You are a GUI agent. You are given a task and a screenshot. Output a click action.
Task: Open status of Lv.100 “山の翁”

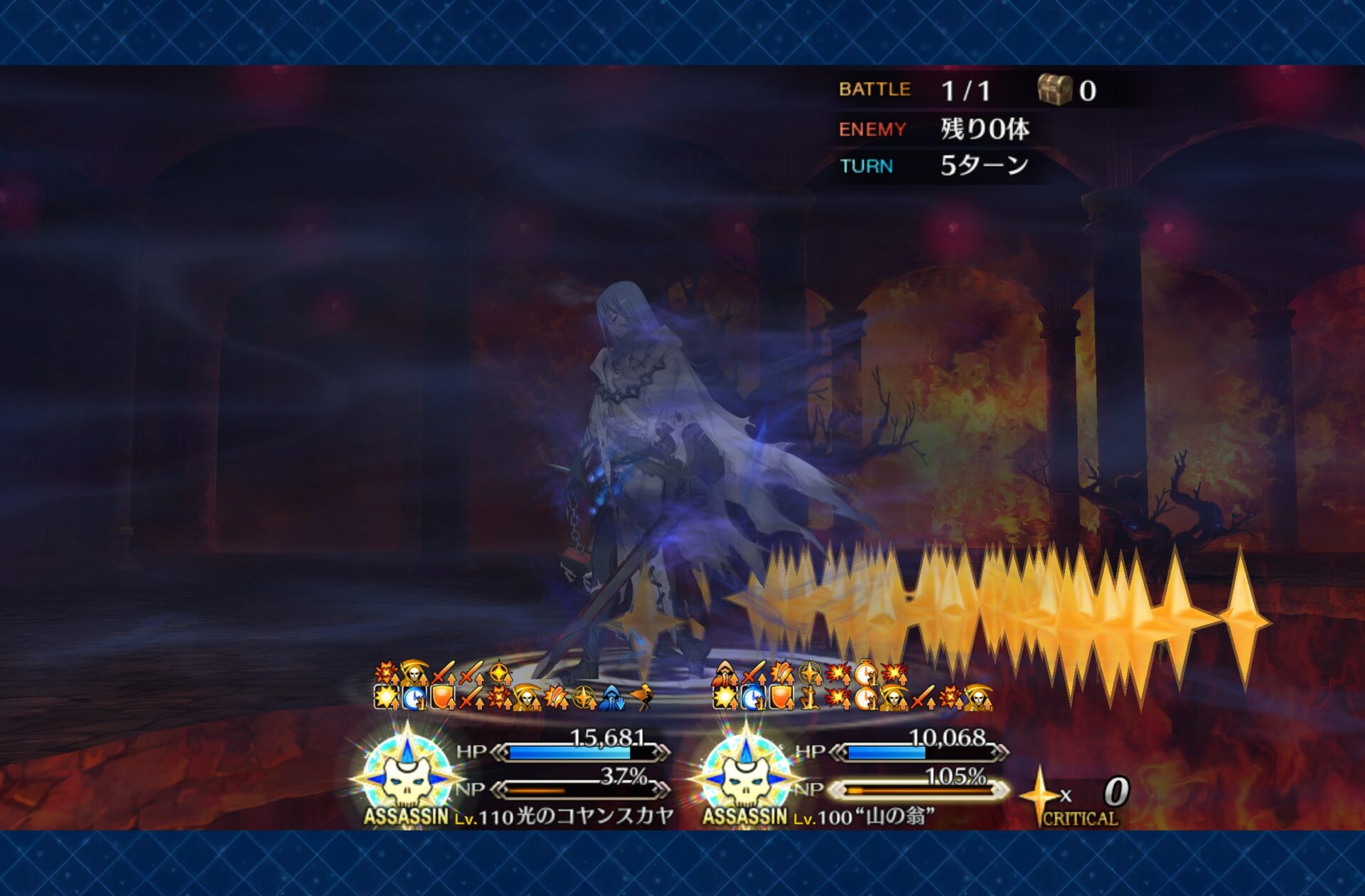coord(873,816)
